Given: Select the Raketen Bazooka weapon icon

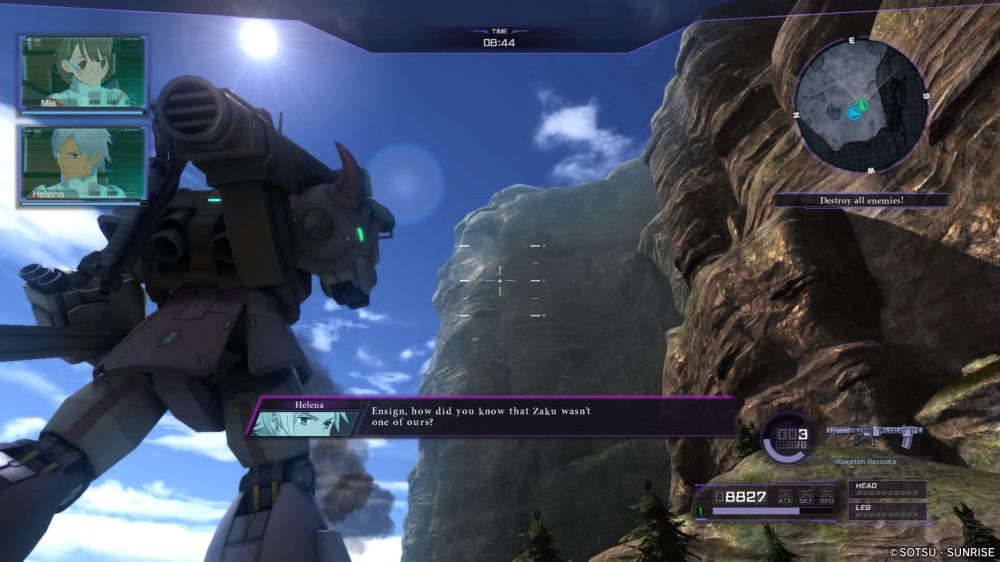Looking at the screenshot, I should pos(873,435).
